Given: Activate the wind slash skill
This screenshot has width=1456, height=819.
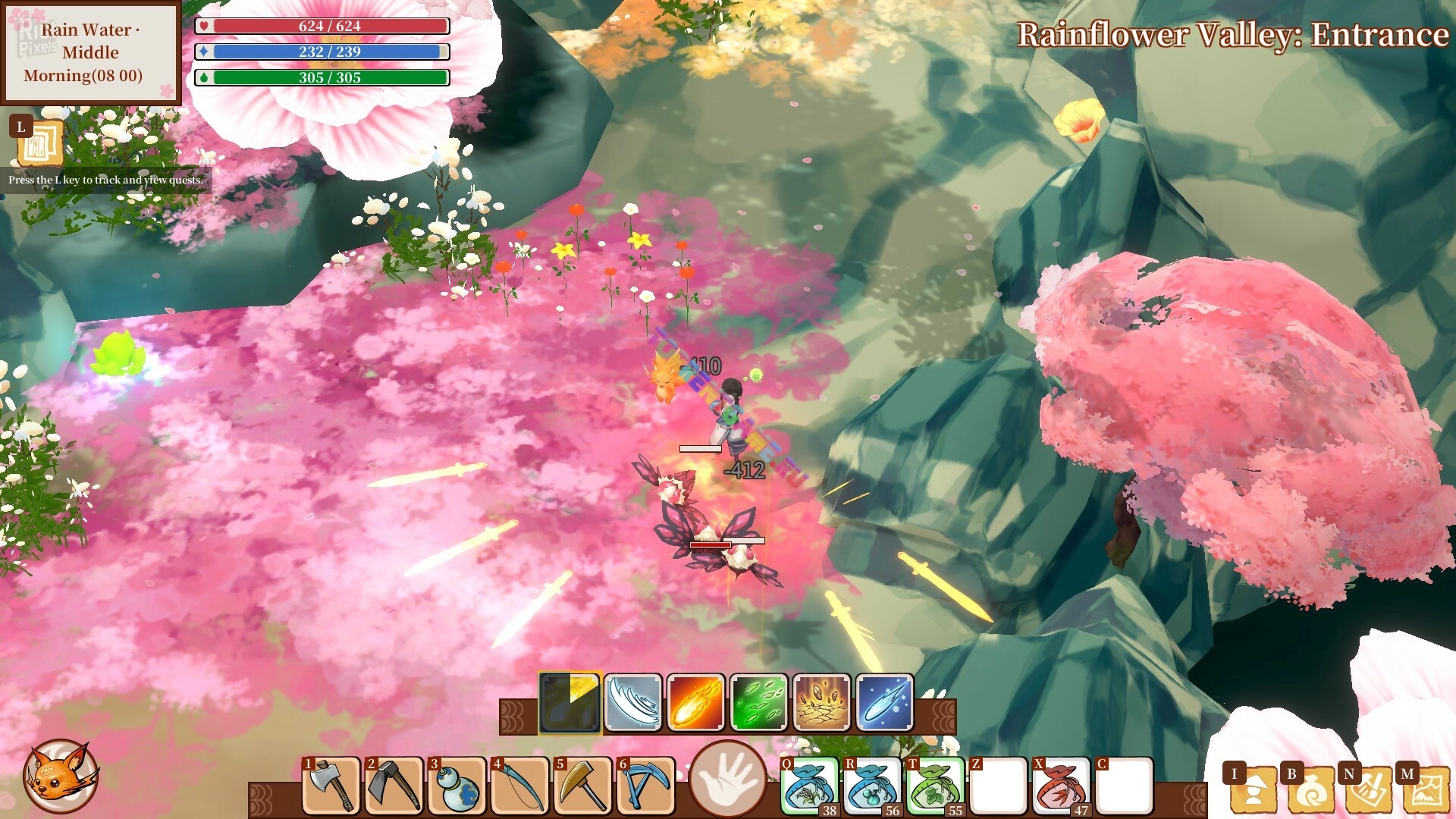Looking at the screenshot, I should coord(633,702).
